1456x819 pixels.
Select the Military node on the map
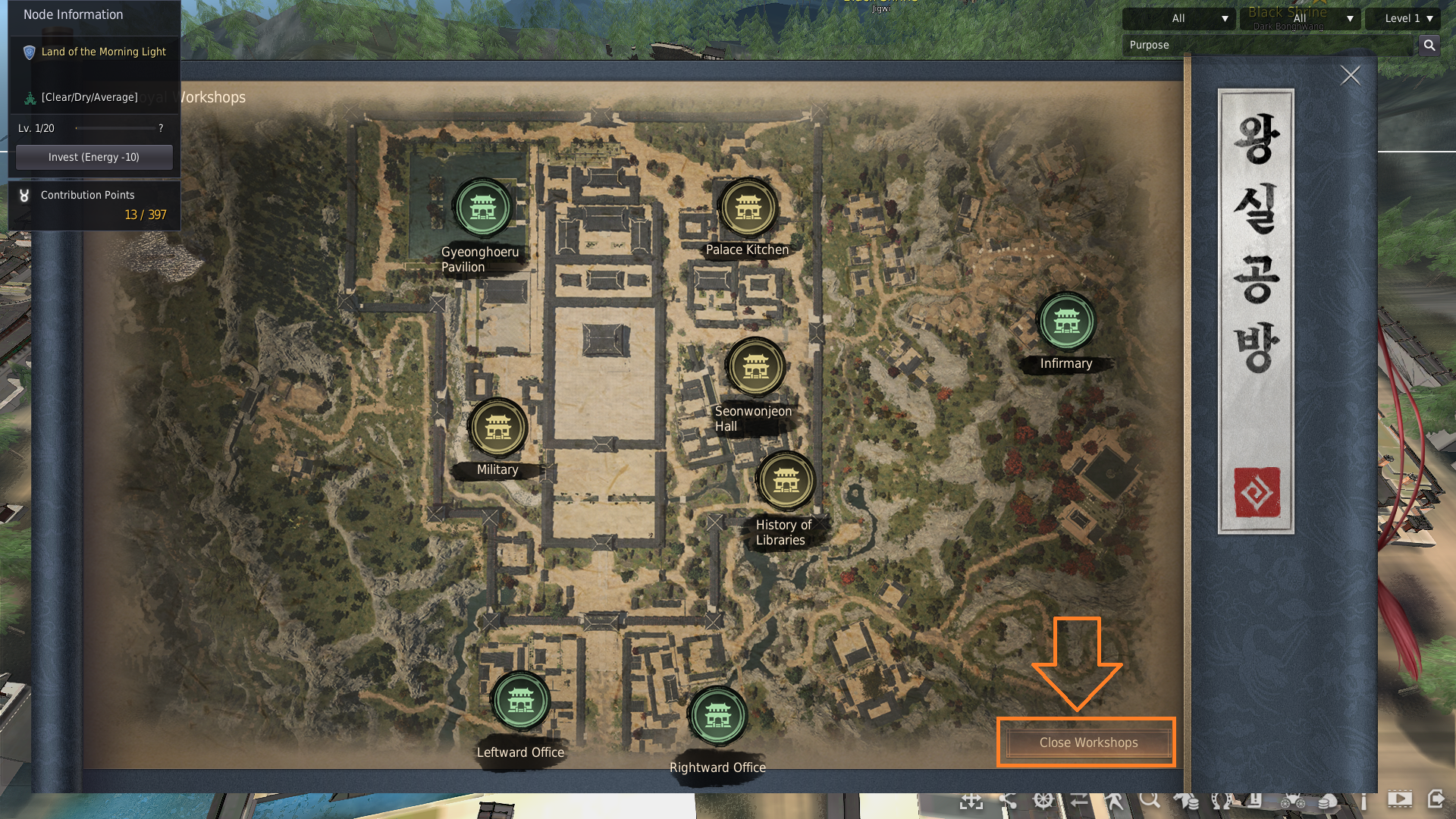coord(498,428)
